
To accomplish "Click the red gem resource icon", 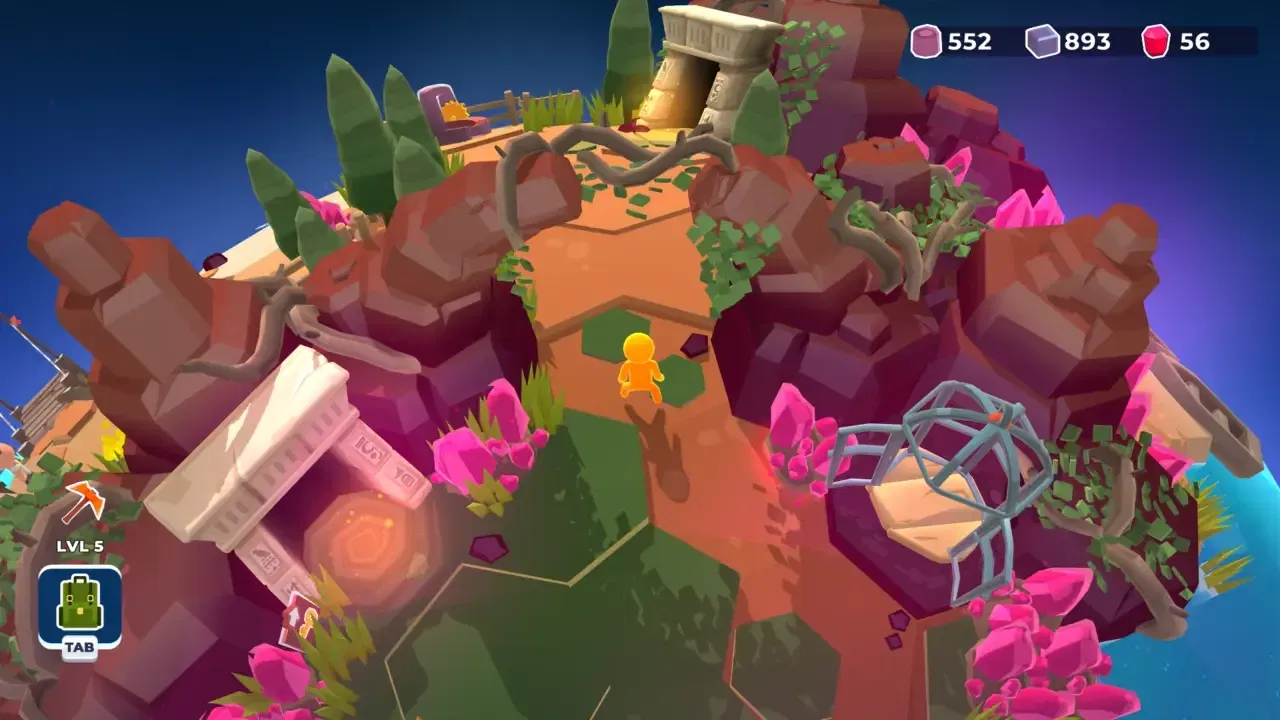I will click(x=1158, y=42).
